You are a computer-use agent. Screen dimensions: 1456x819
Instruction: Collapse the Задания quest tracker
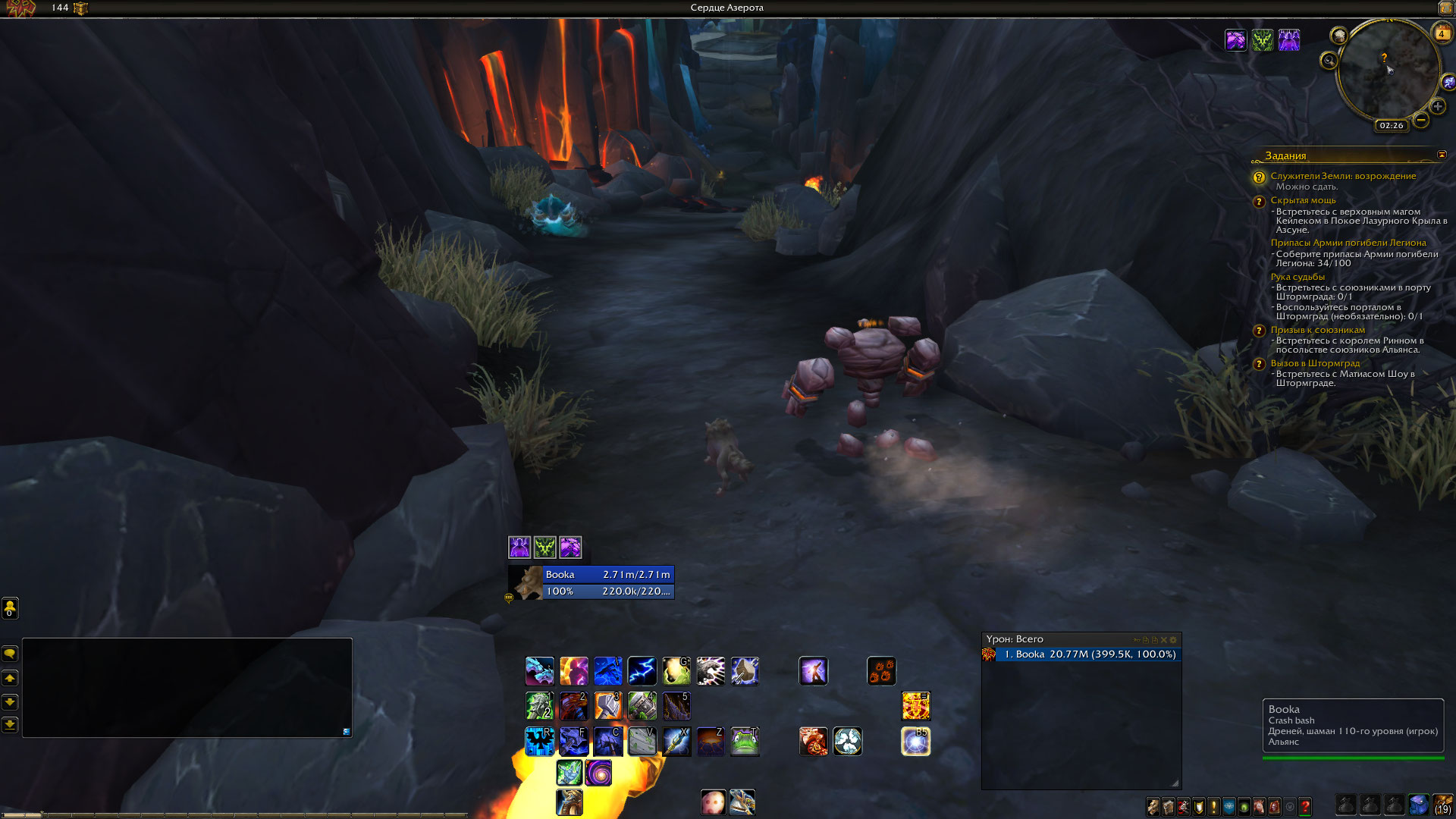click(x=1442, y=155)
